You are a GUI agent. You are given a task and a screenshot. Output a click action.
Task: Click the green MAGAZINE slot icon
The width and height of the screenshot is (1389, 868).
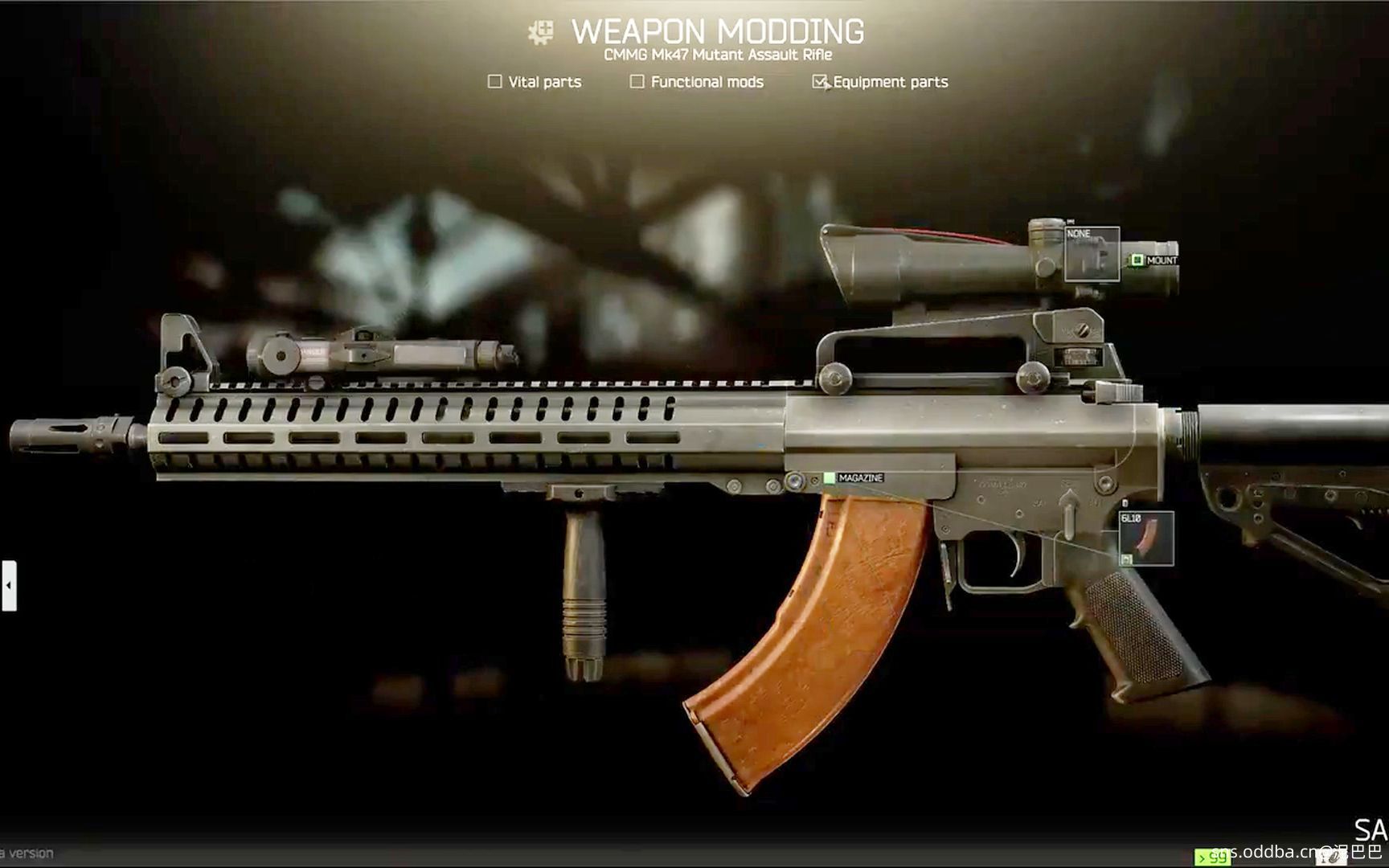[x=828, y=476]
